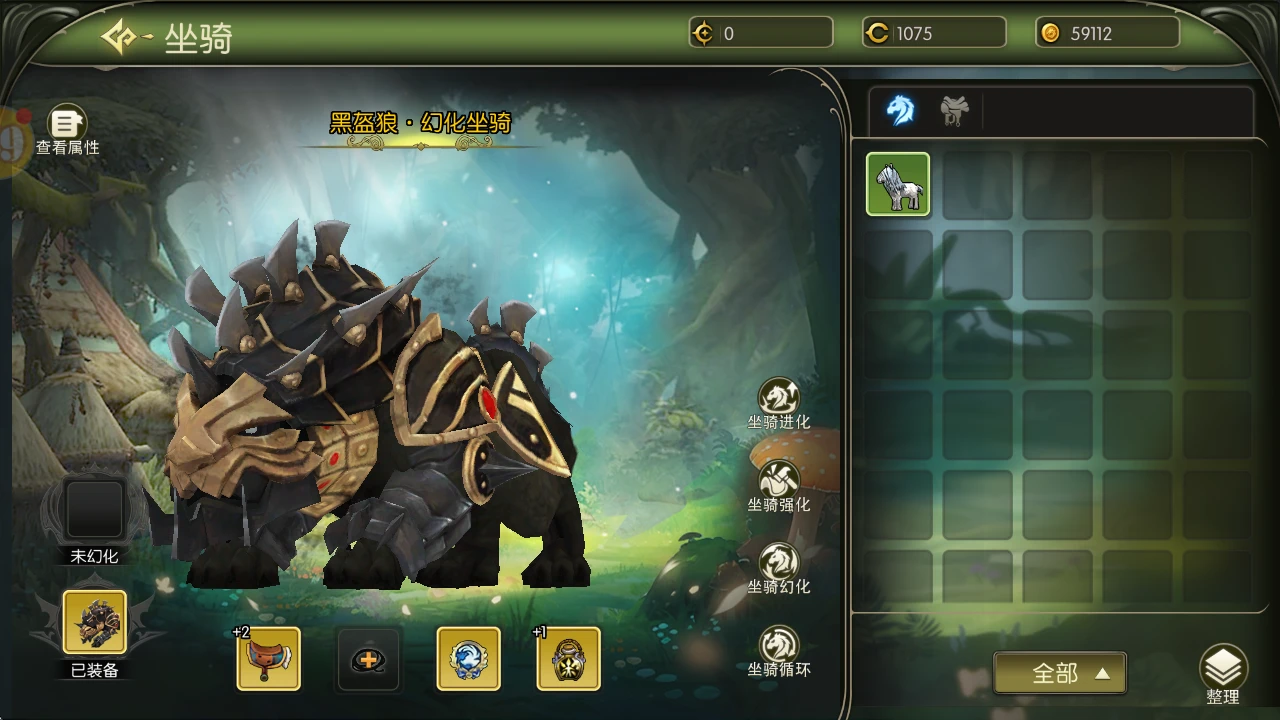Select the blue swirl emblem slot
The width and height of the screenshot is (1280, 720).
(468, 659)
